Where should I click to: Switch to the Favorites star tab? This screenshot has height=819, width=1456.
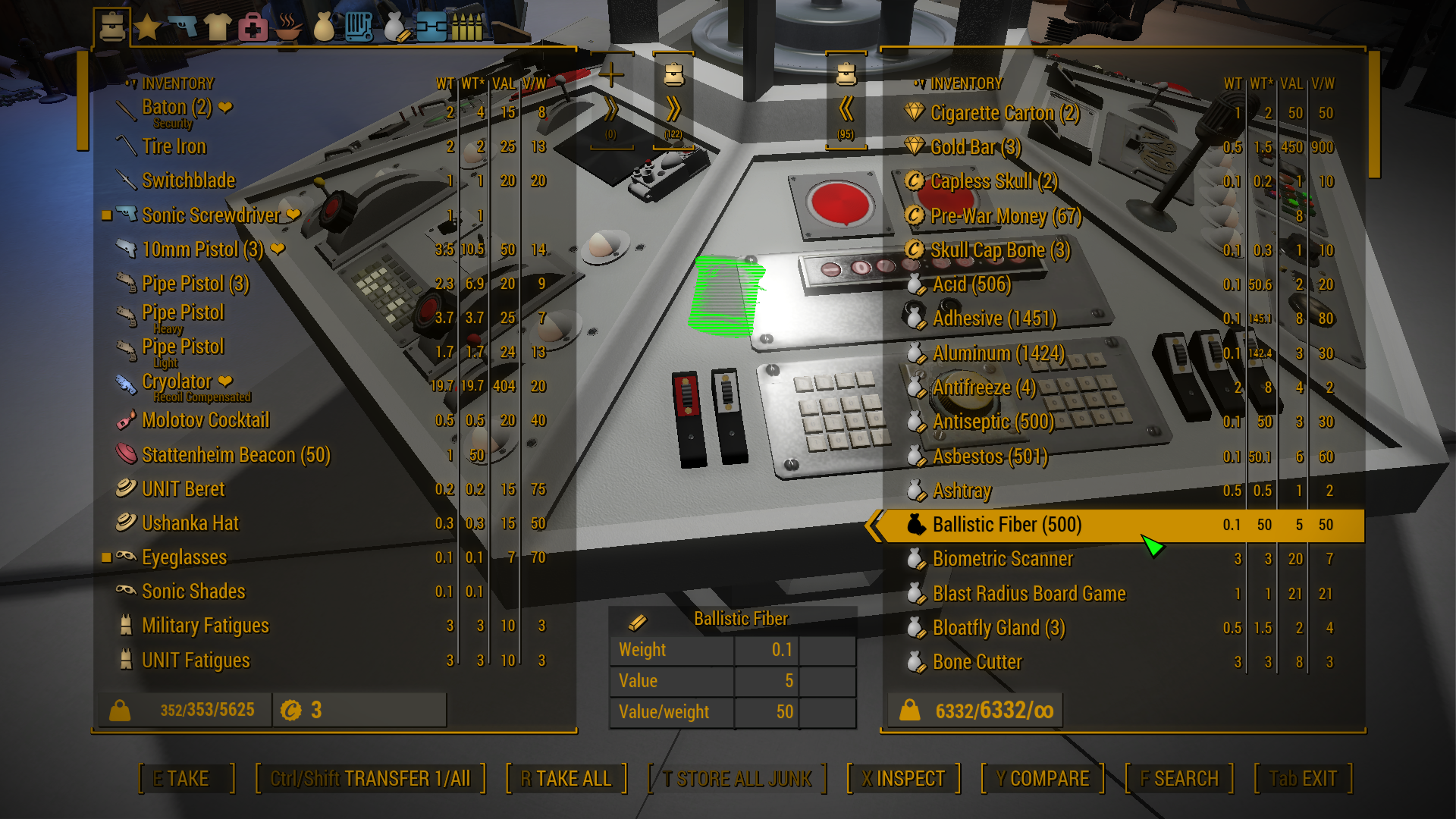click(149, 25)
